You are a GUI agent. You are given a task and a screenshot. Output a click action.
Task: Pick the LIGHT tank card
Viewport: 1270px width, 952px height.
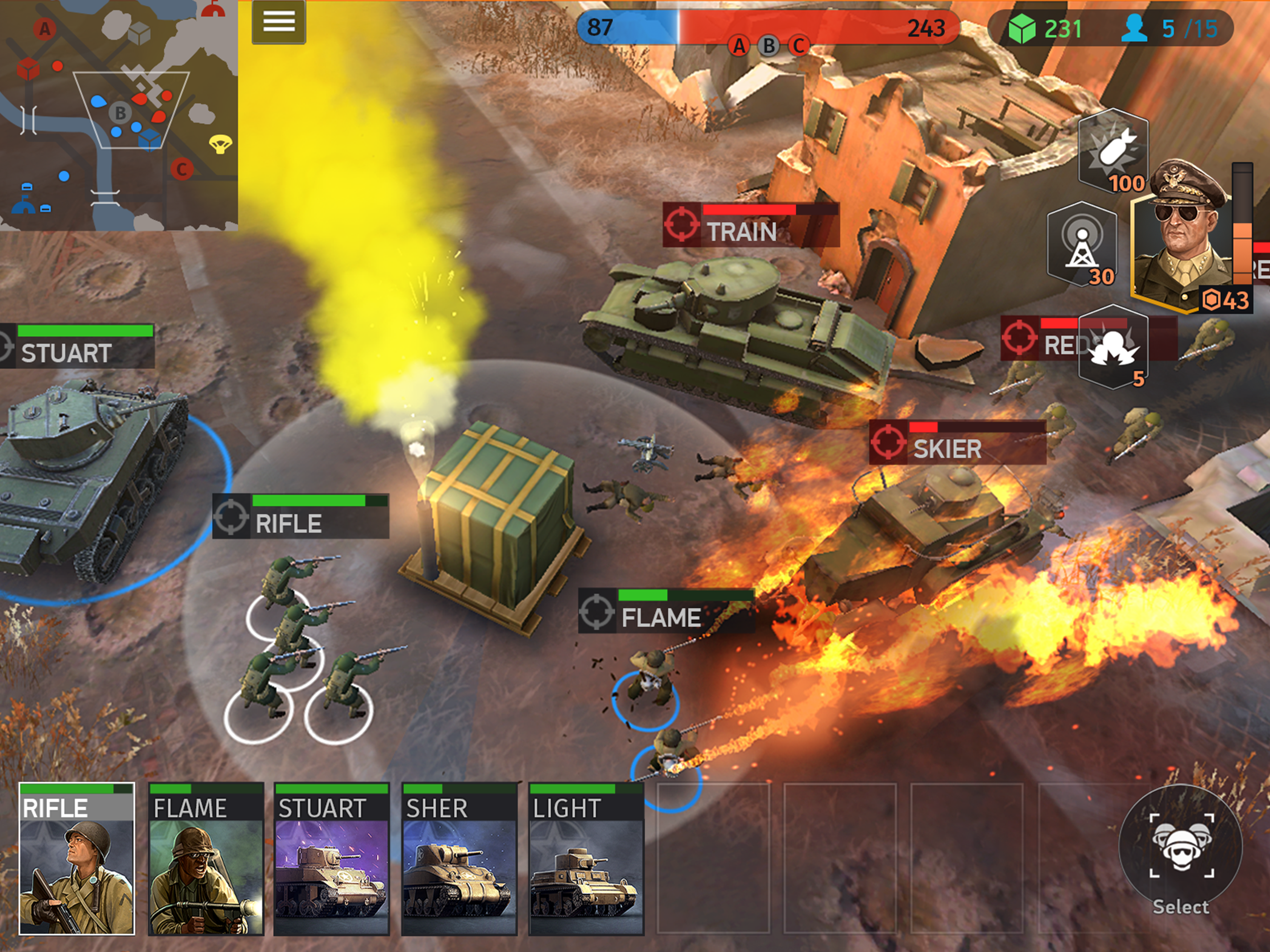(x=586, y=859)
